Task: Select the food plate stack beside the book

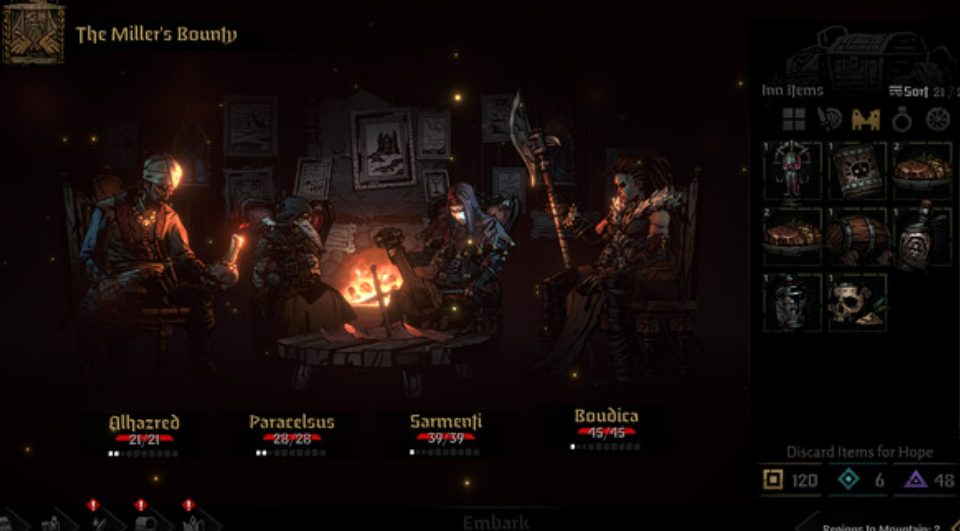Action: pos(921,171)
